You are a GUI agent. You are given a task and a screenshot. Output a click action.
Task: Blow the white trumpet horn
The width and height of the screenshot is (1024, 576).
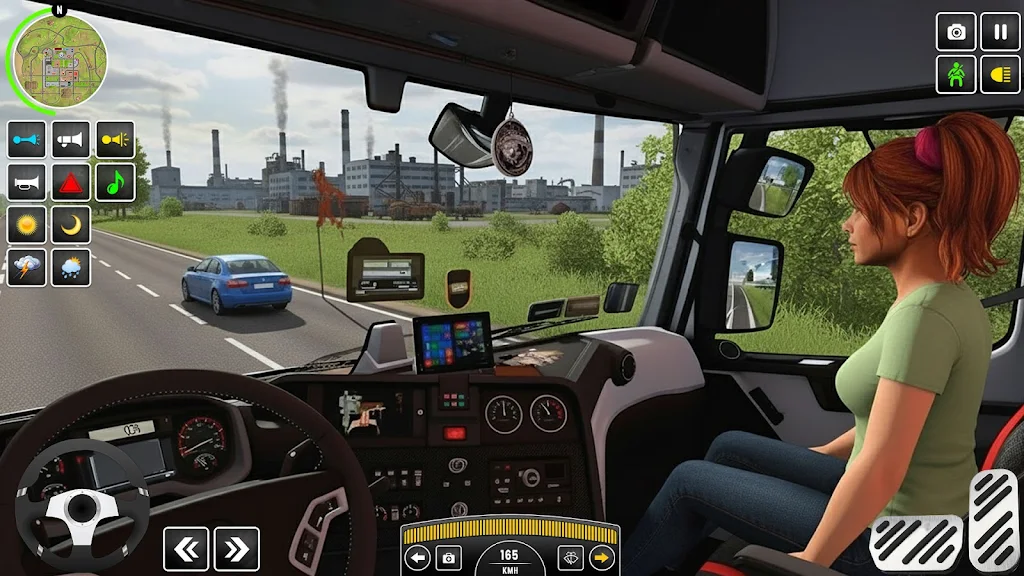pyautogui.click(x=27, y=182)
